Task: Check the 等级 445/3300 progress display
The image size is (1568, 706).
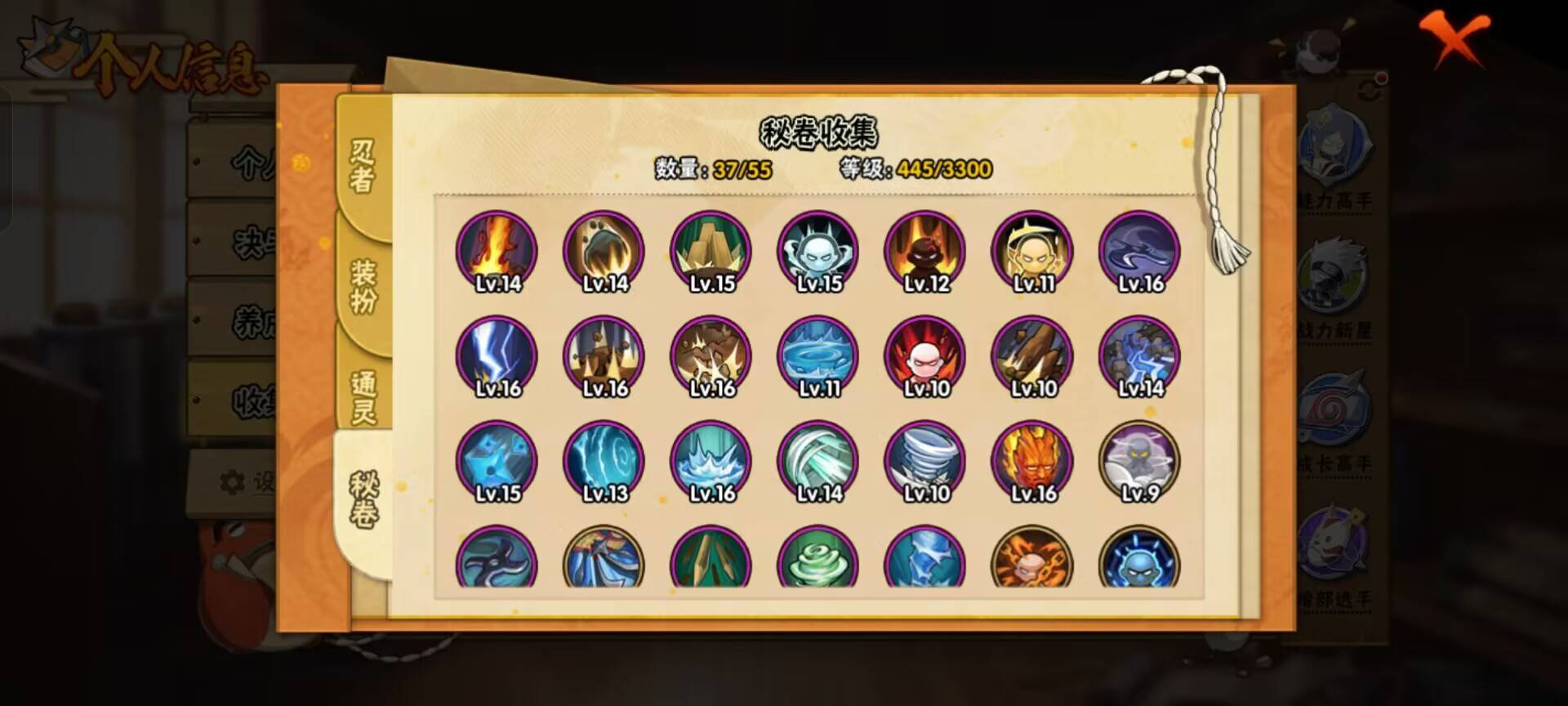Action: (x=913, y=169)
